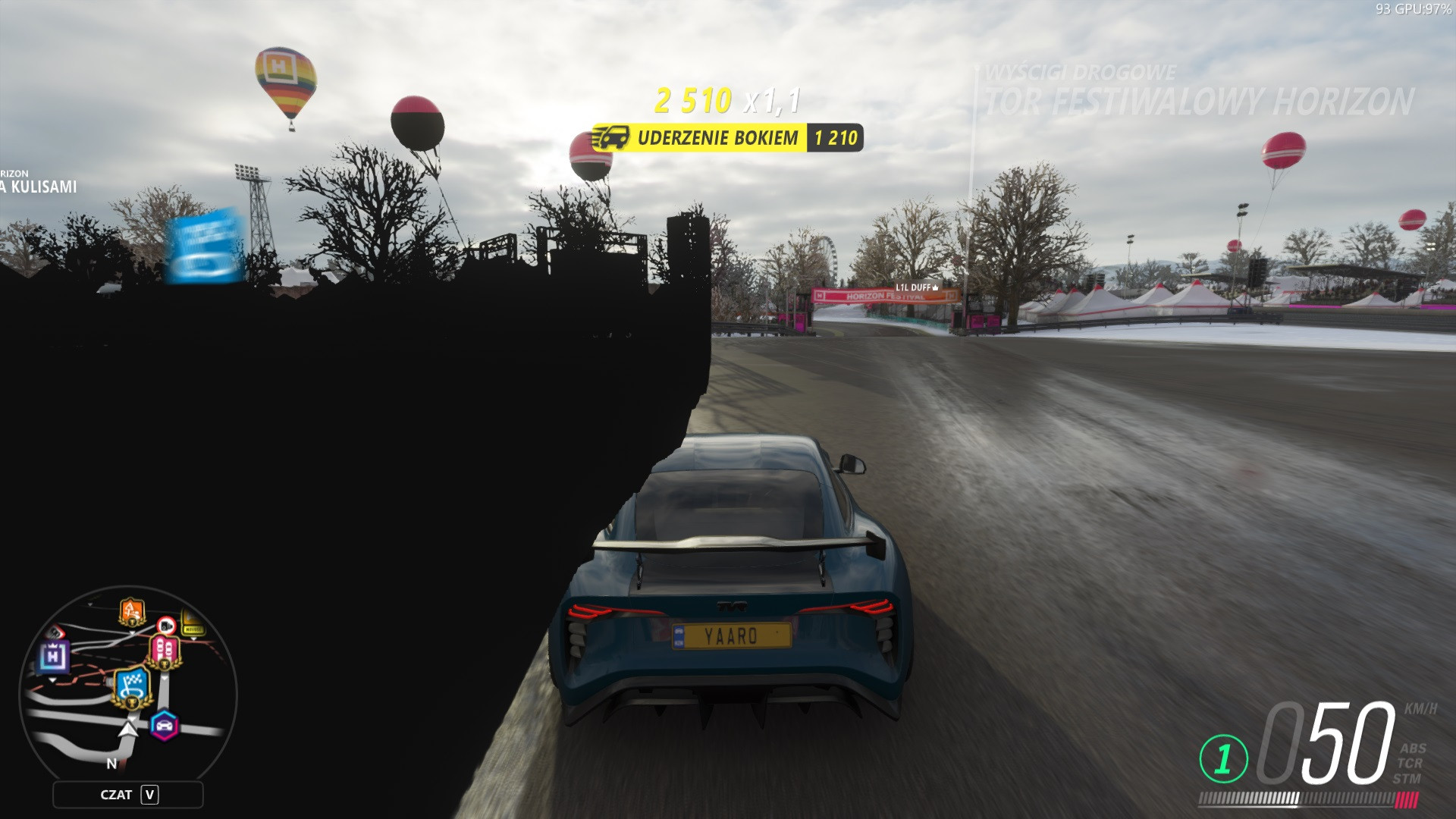This screenshot has width=1456, height=819.
Task: Click the speed camera sign on minimap
Action: coord(166,626)
